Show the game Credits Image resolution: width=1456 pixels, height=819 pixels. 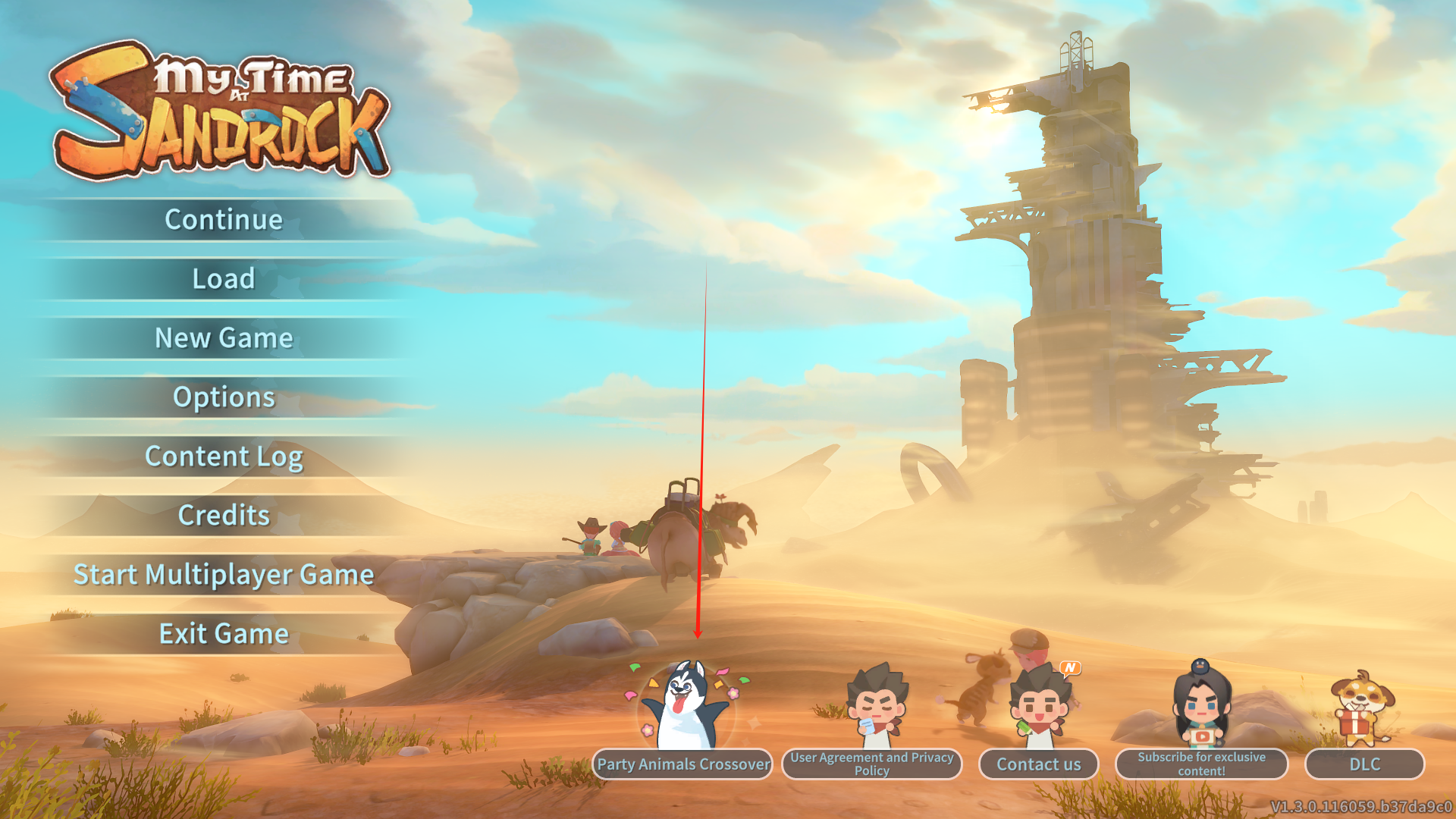click(x=224, y=516)
